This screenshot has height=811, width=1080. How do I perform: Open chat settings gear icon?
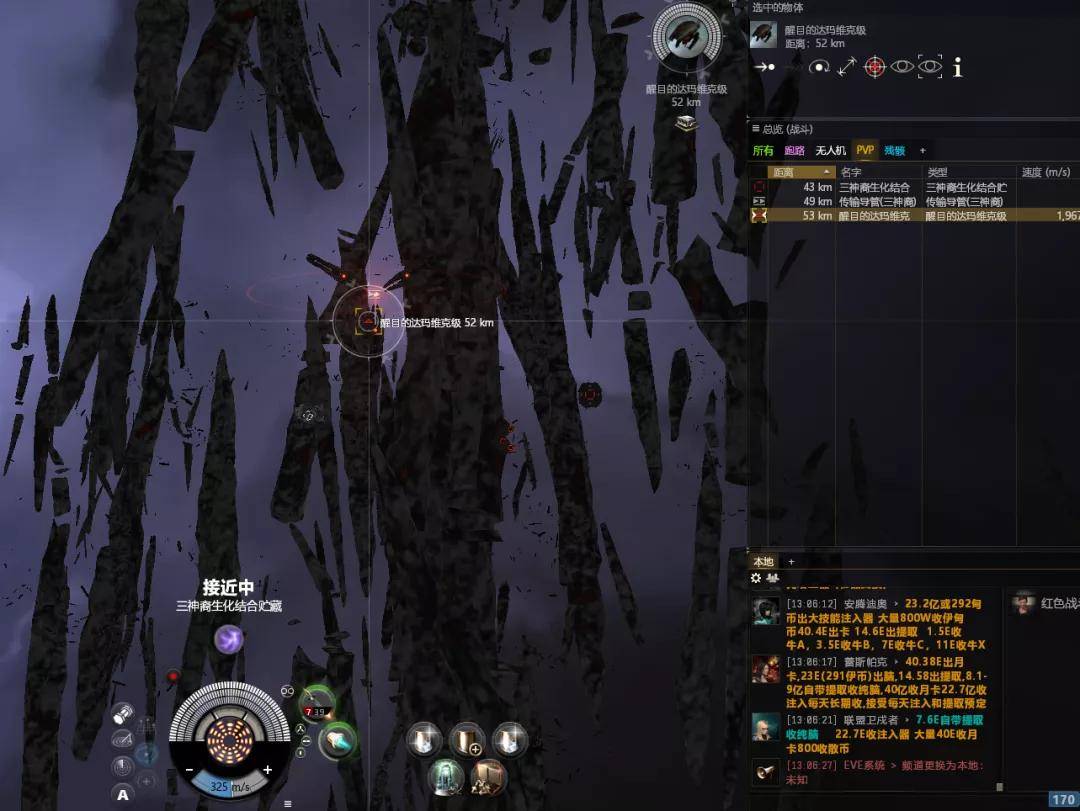pos(756,578)
